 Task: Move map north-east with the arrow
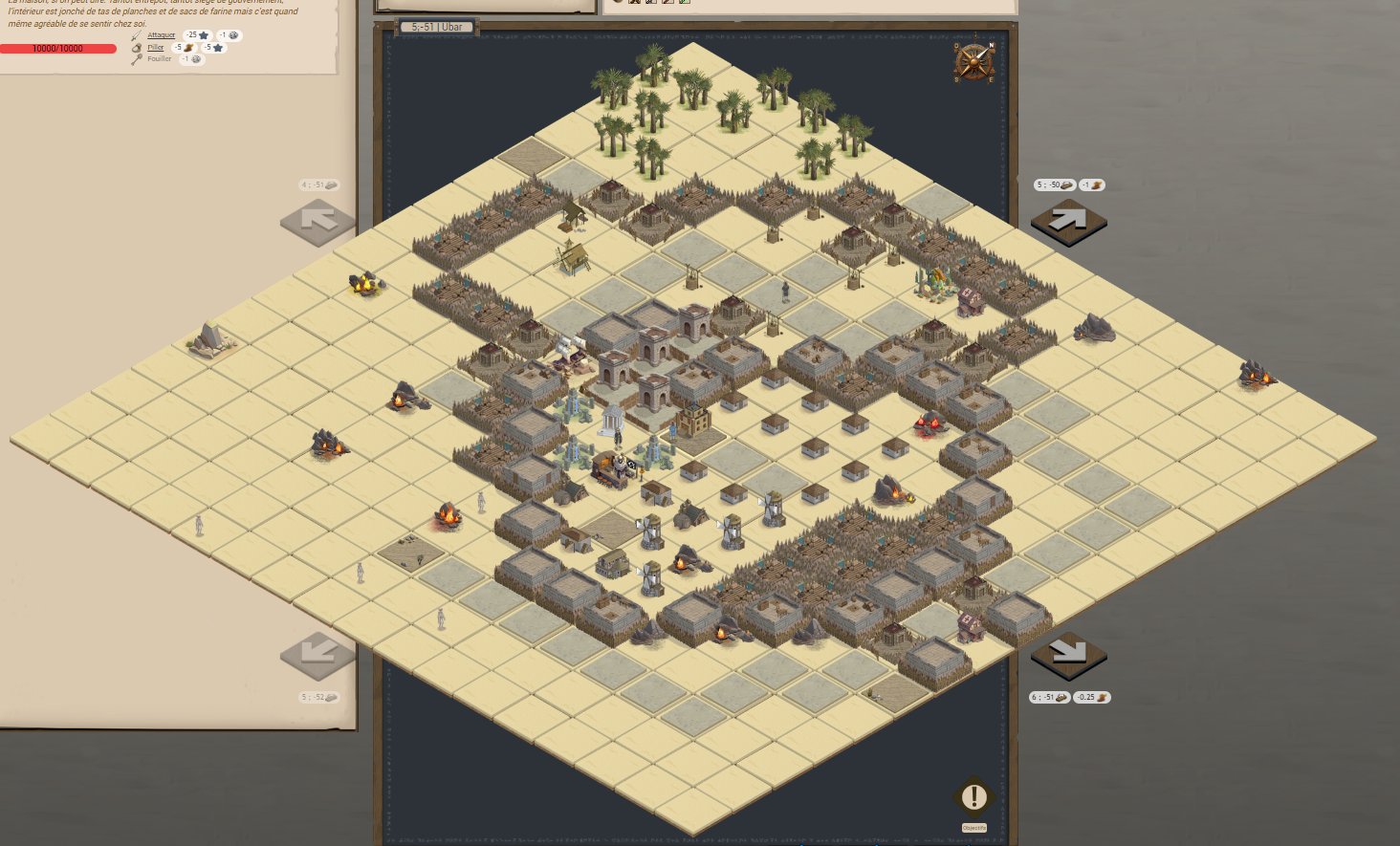pos(1068,221)
